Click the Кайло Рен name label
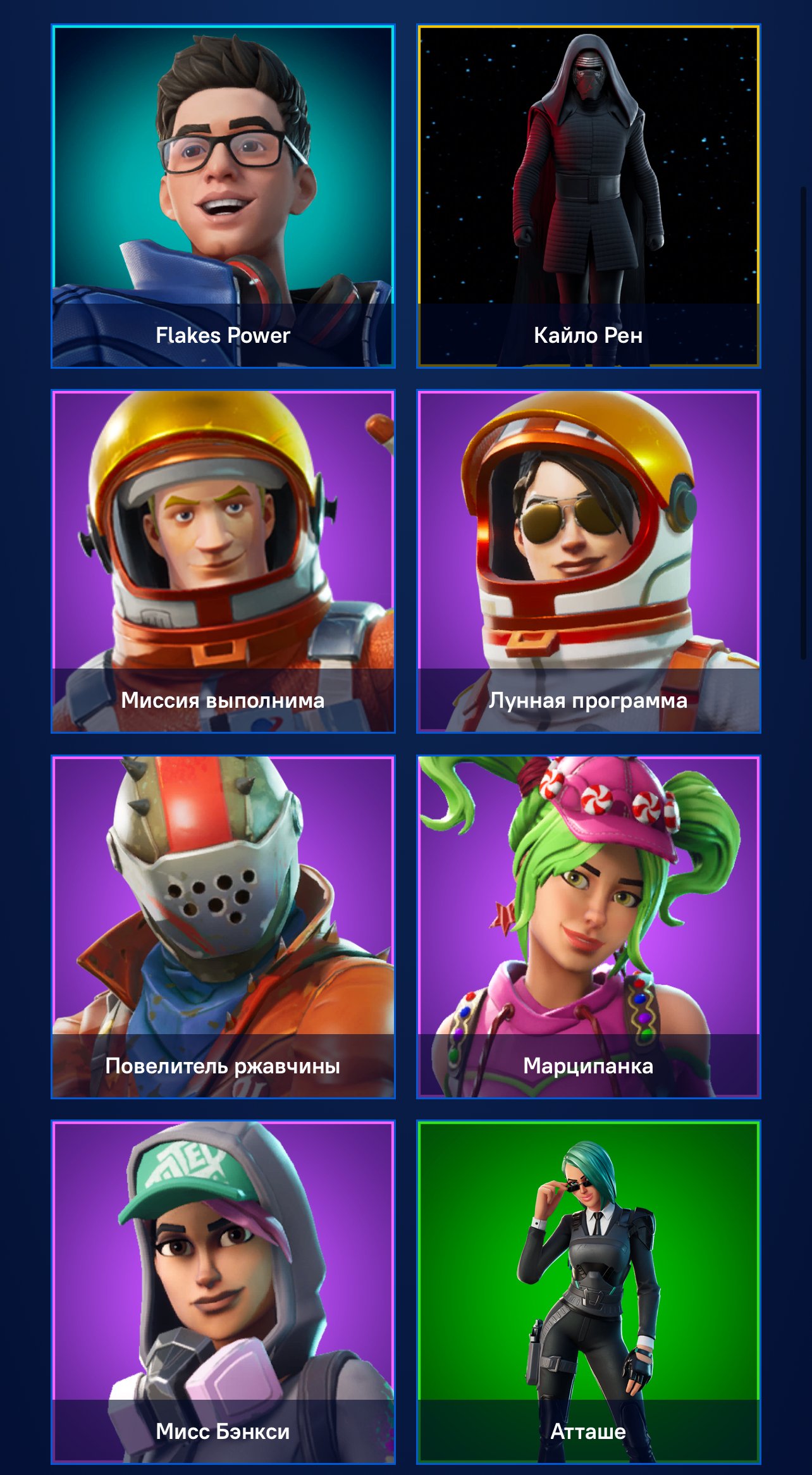The image size is (812, 1475). pos(589,336)
